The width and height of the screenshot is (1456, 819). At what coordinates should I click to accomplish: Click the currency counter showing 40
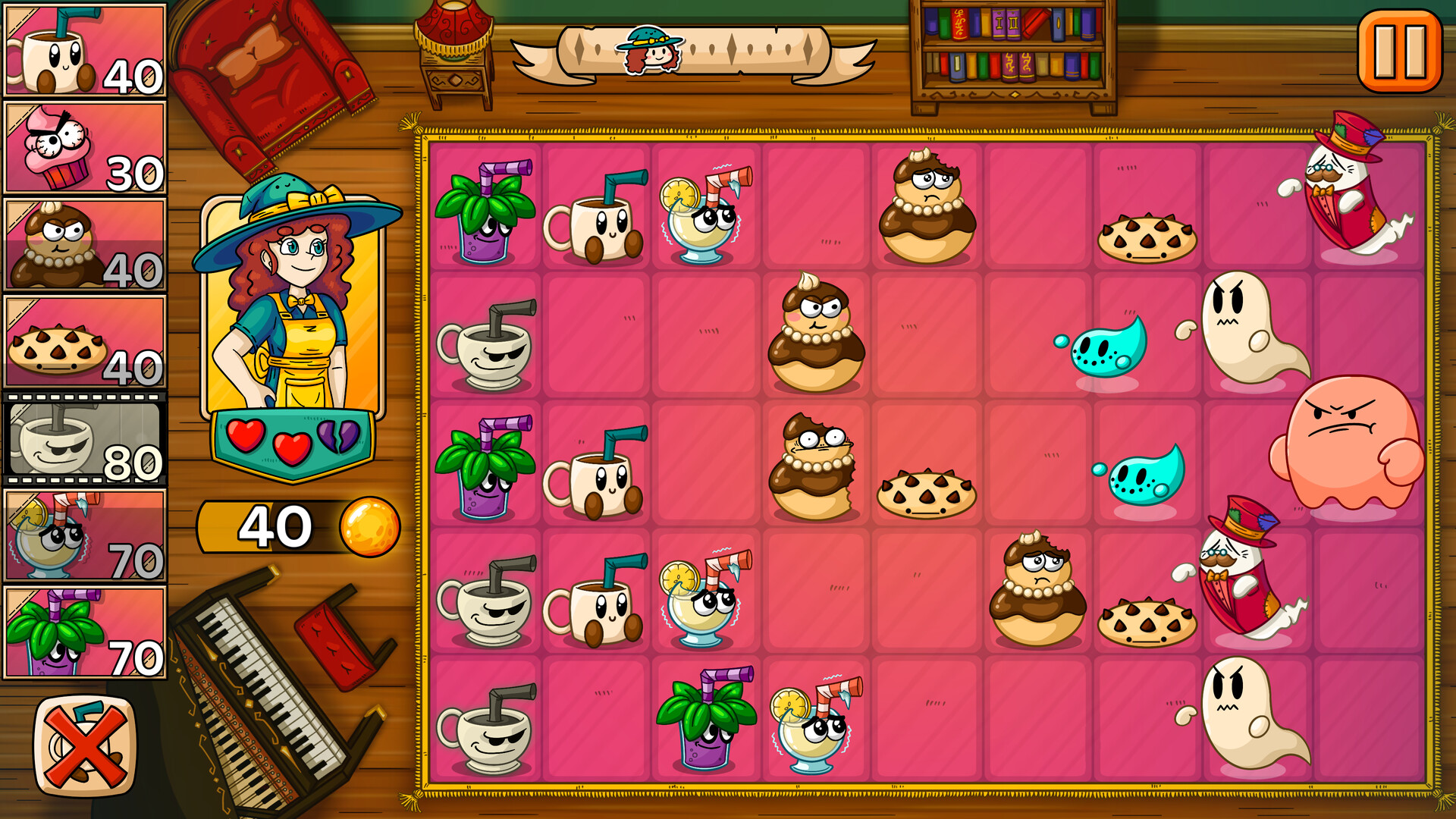tap(275, 525)
